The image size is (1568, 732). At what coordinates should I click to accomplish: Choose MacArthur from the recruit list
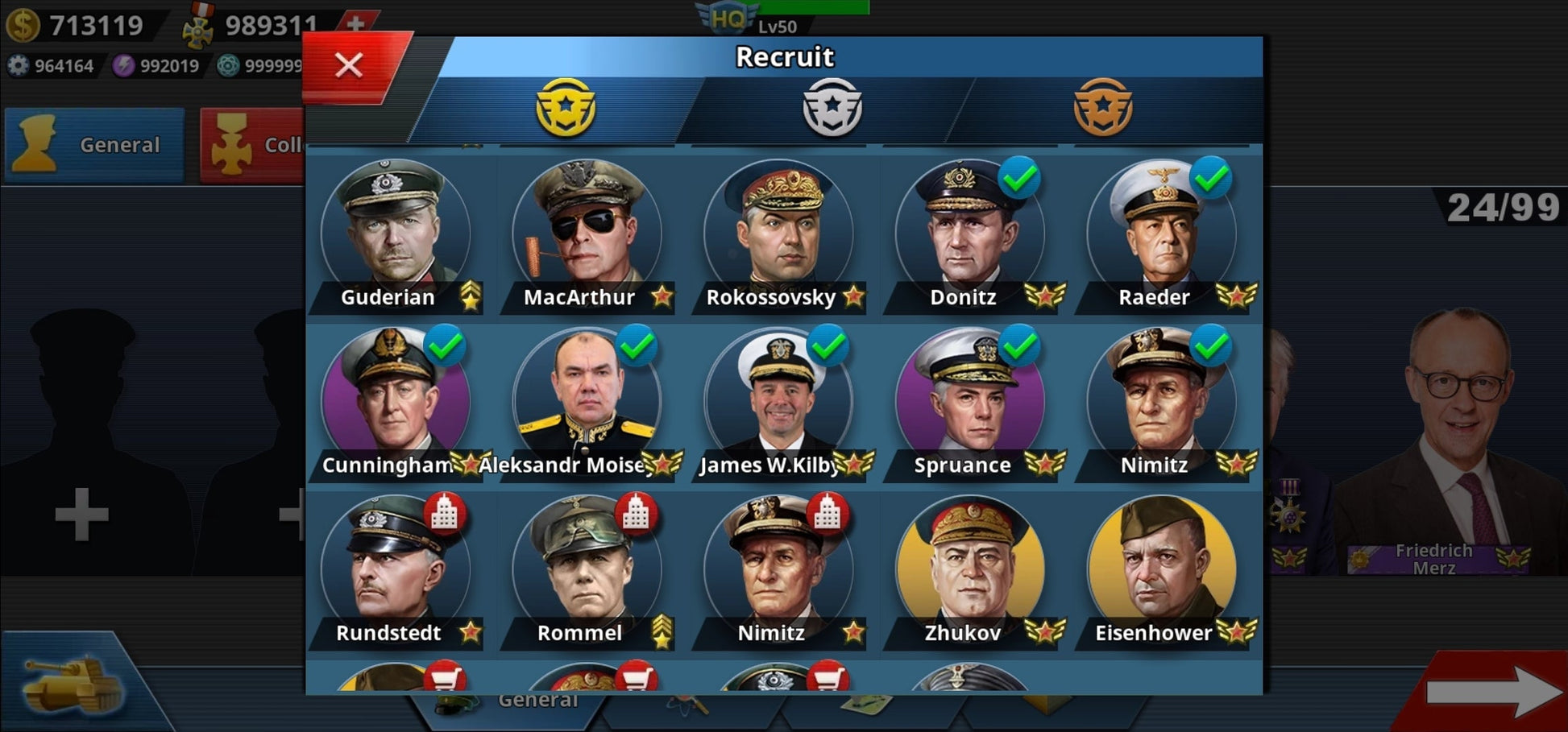587,234
